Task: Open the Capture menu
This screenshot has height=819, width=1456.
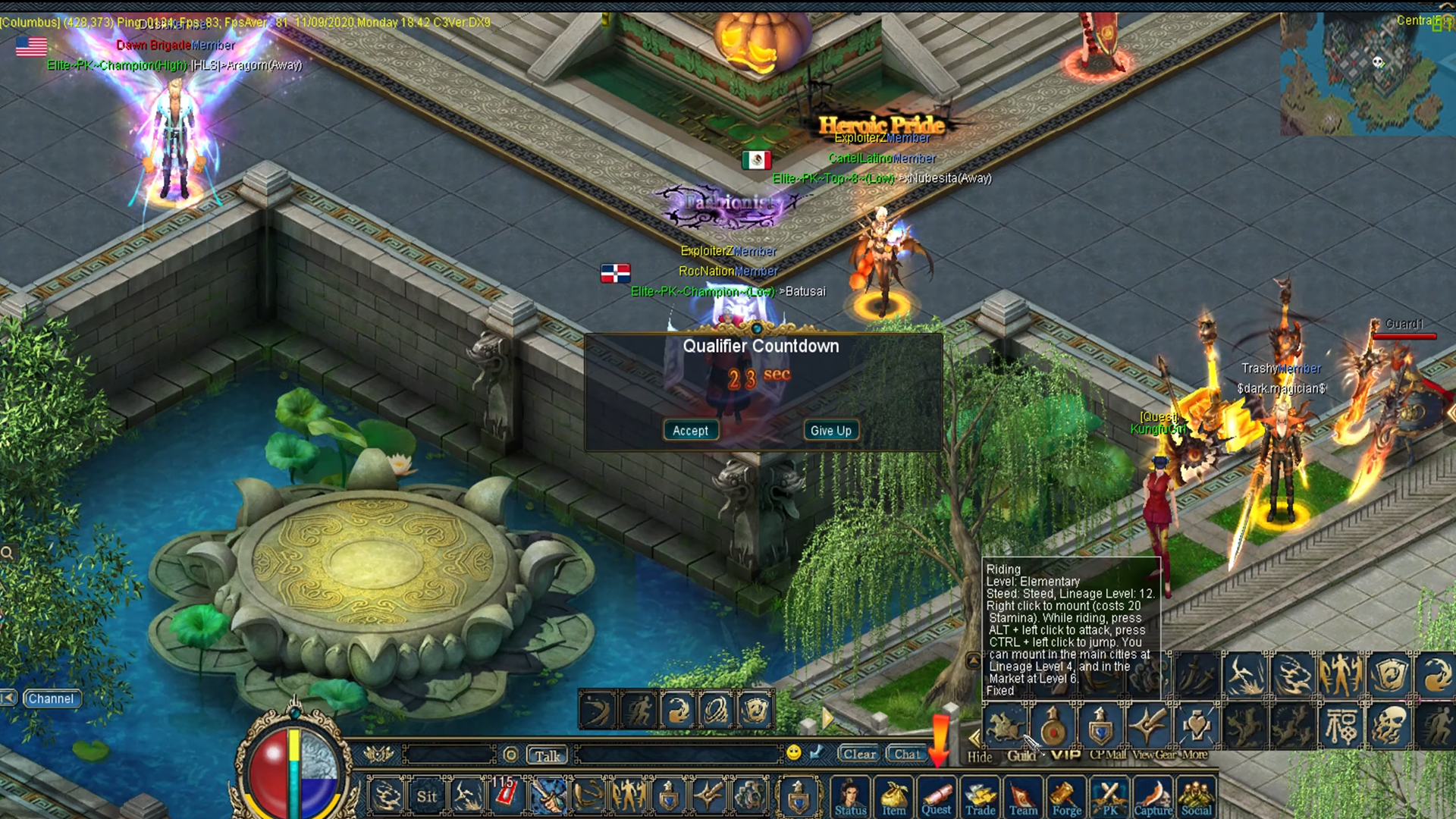Action: tap(1153, 799)
